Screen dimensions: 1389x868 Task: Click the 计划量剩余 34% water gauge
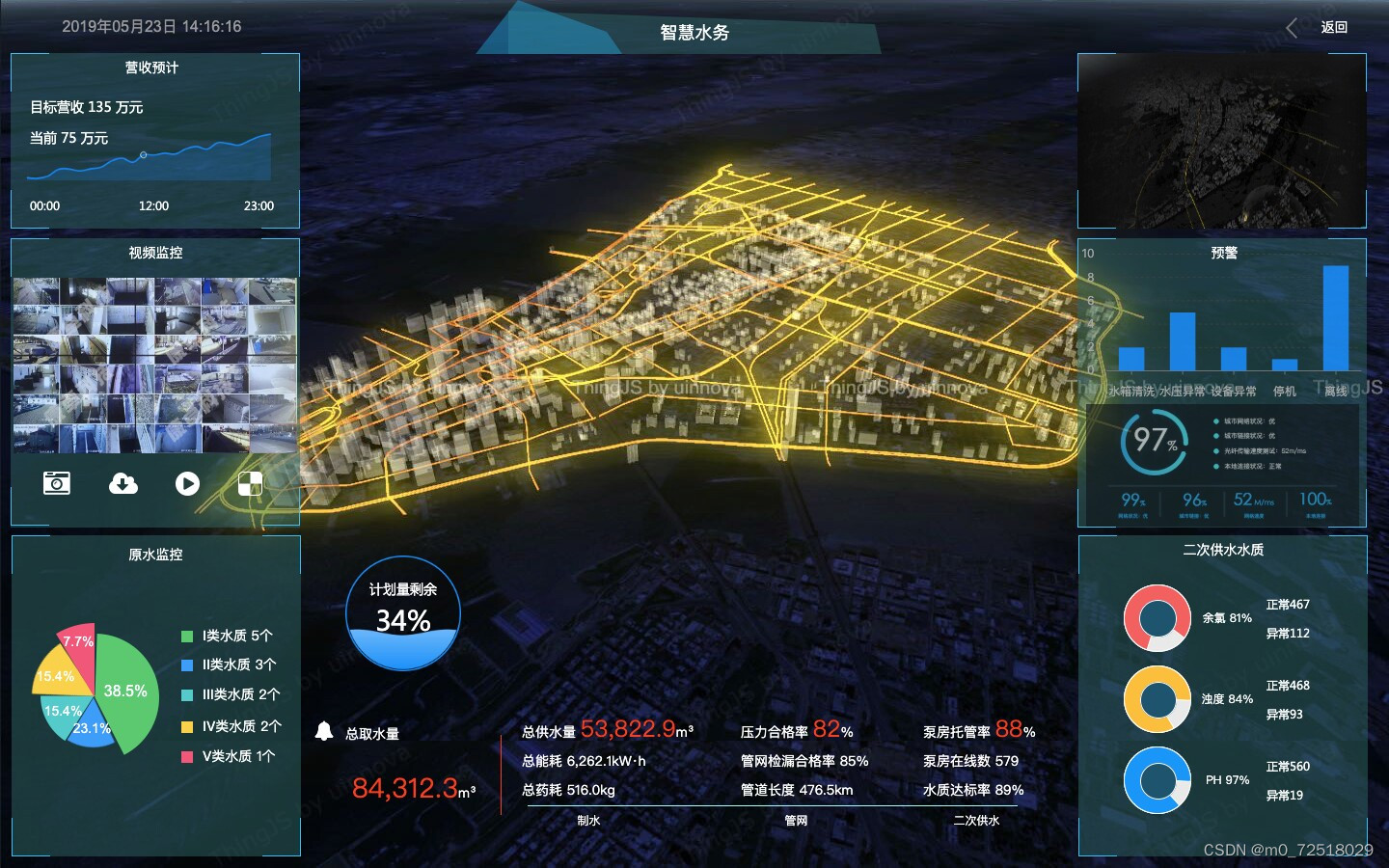(x=403, y=613)
